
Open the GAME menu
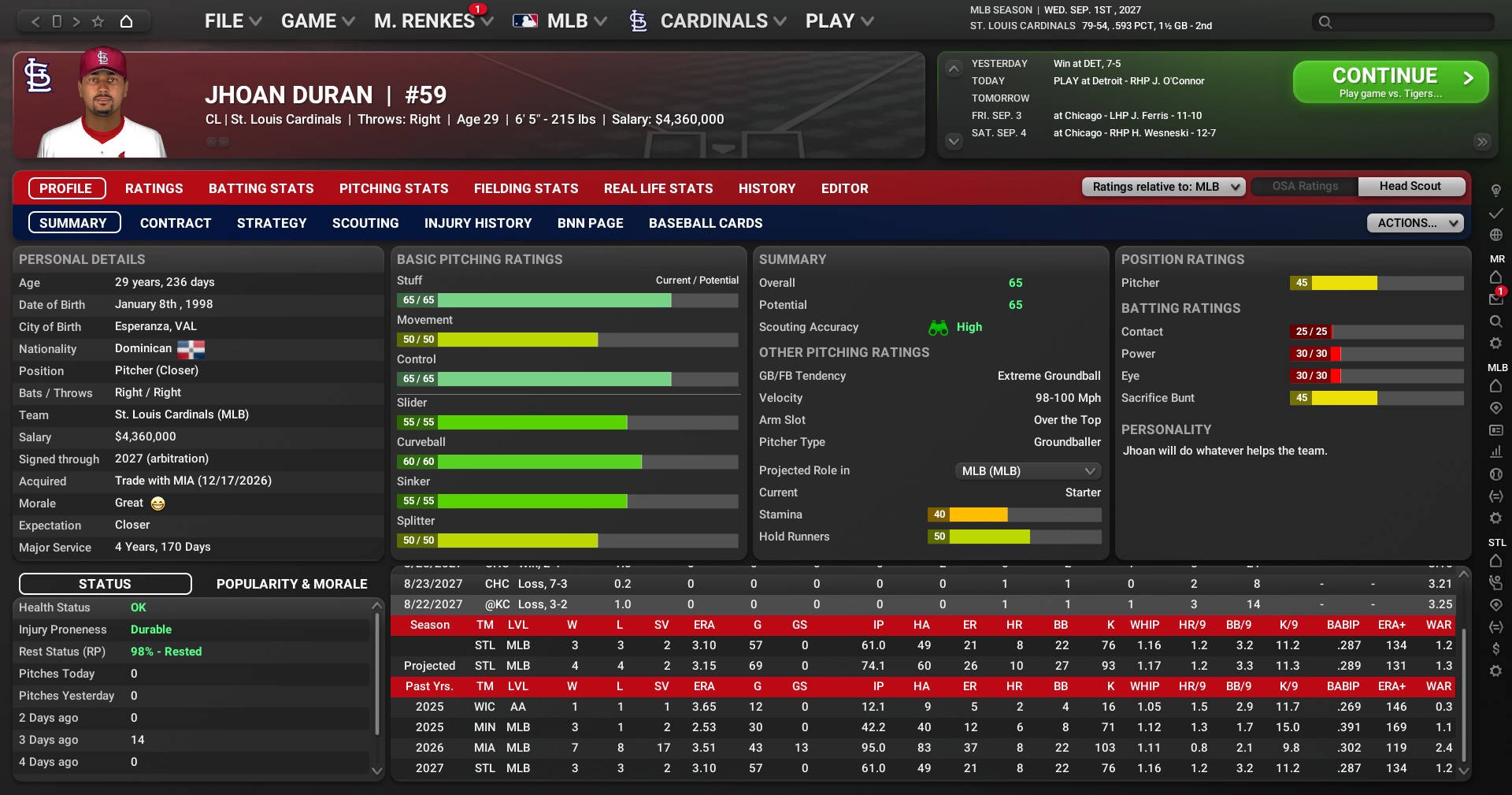click(317, 21)
